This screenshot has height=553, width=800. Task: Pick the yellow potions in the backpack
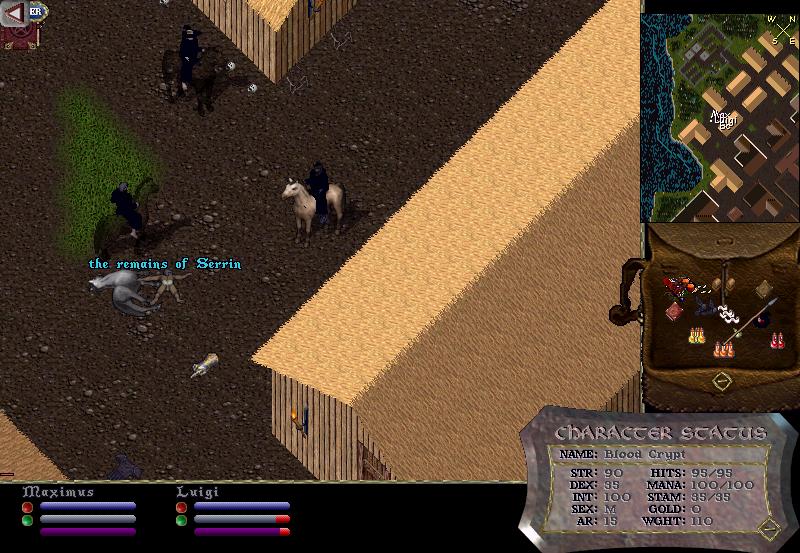point(696,337)
